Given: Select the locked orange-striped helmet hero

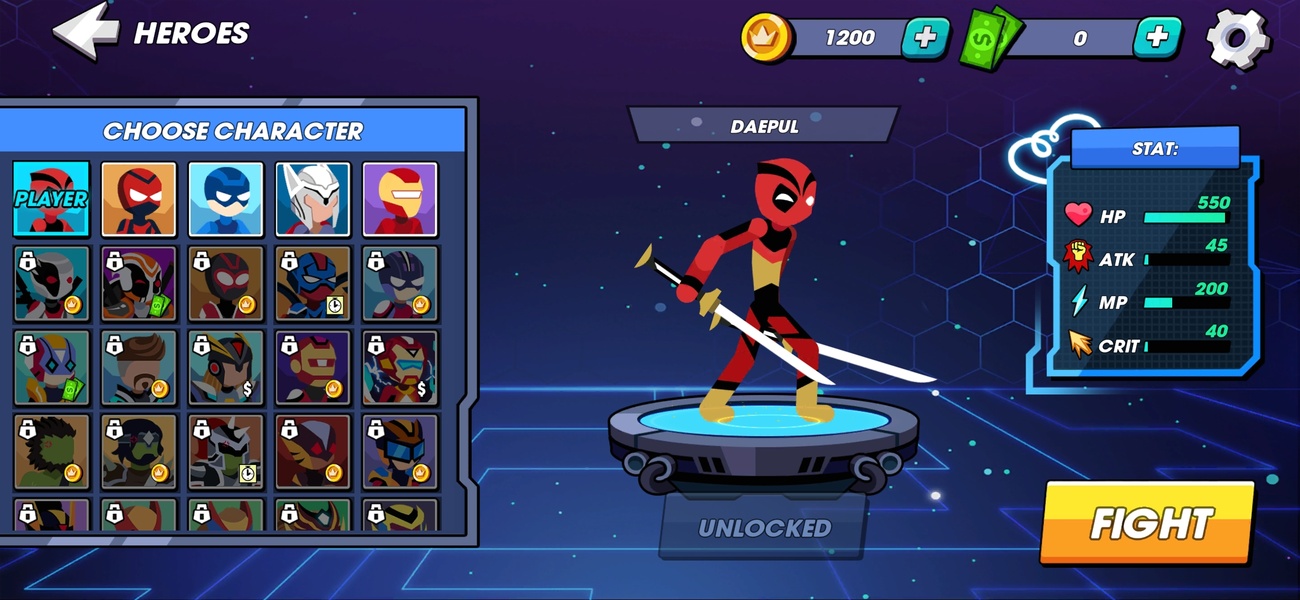Looking at the screenshot, I should coord(138,283).
